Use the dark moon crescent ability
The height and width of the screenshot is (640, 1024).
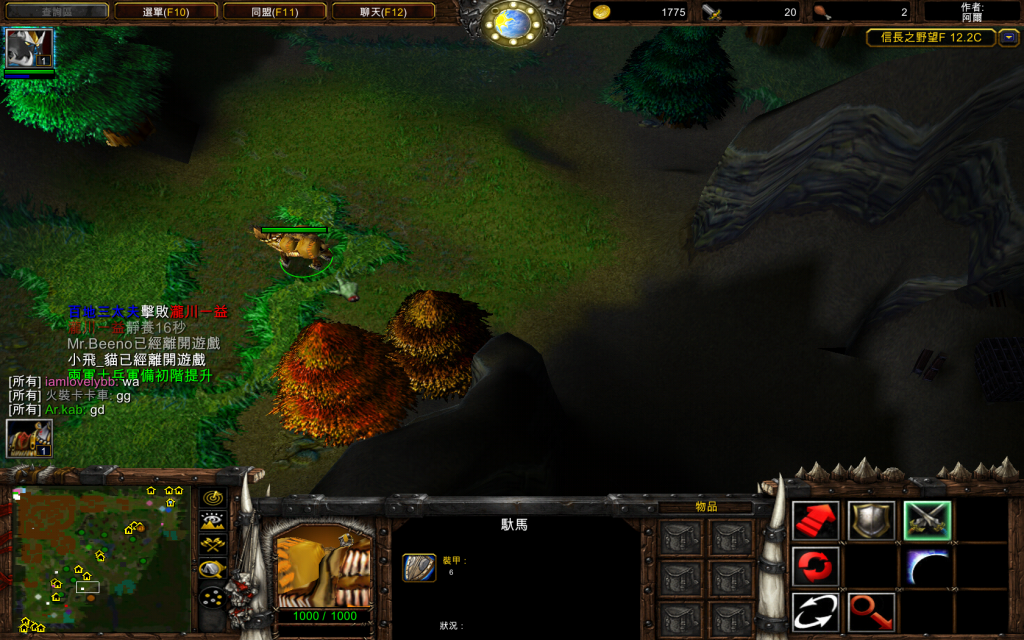point(927,567)
